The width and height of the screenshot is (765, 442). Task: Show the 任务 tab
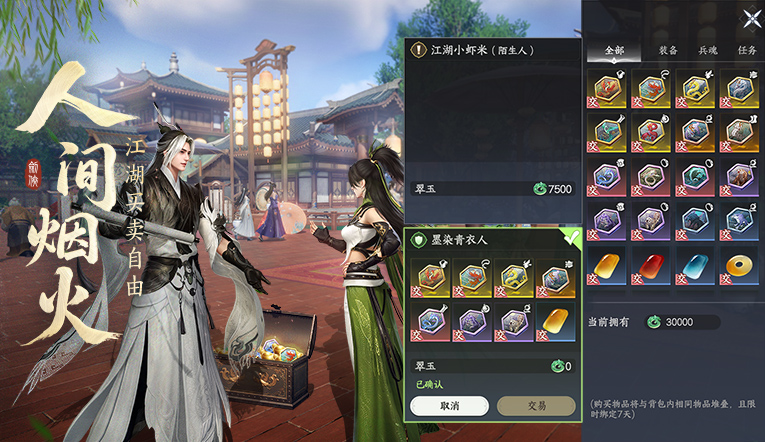(x=747, y=50)
